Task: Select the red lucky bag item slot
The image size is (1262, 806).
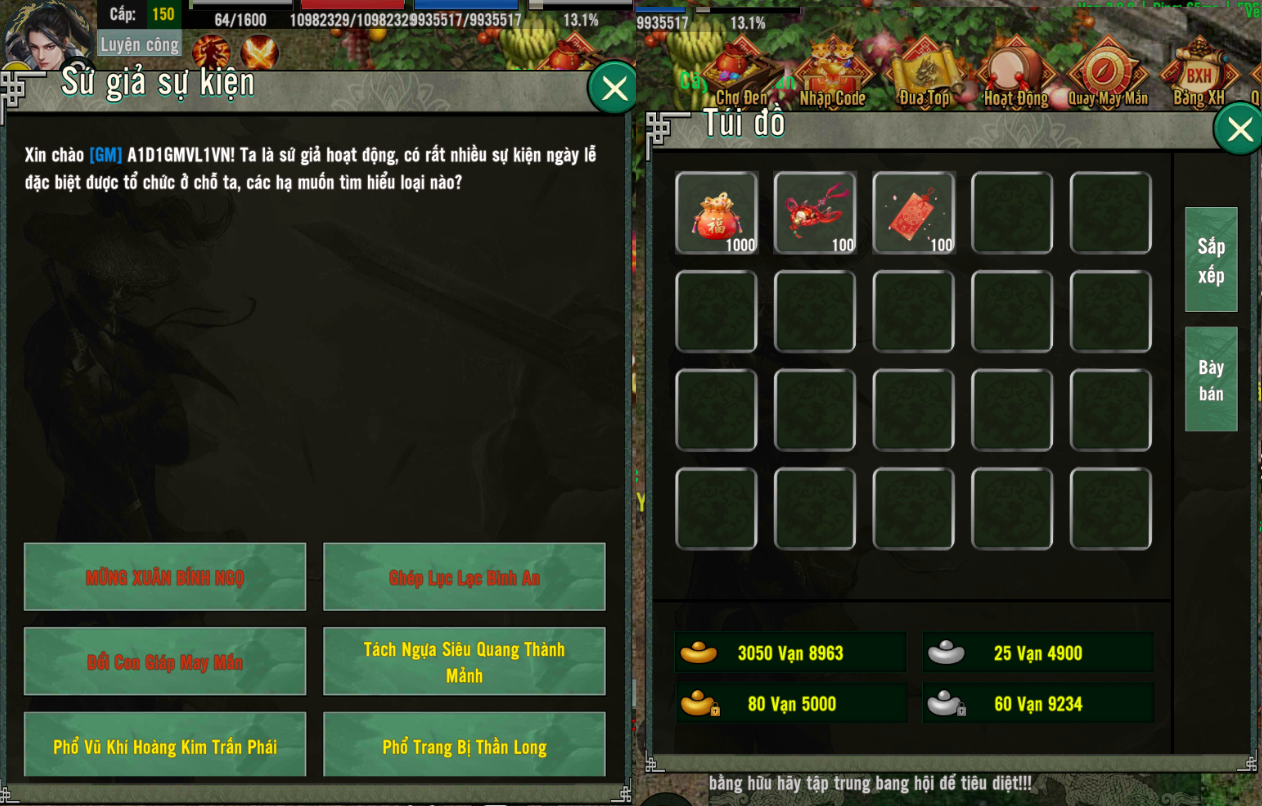Action: [x=716, y=213]
